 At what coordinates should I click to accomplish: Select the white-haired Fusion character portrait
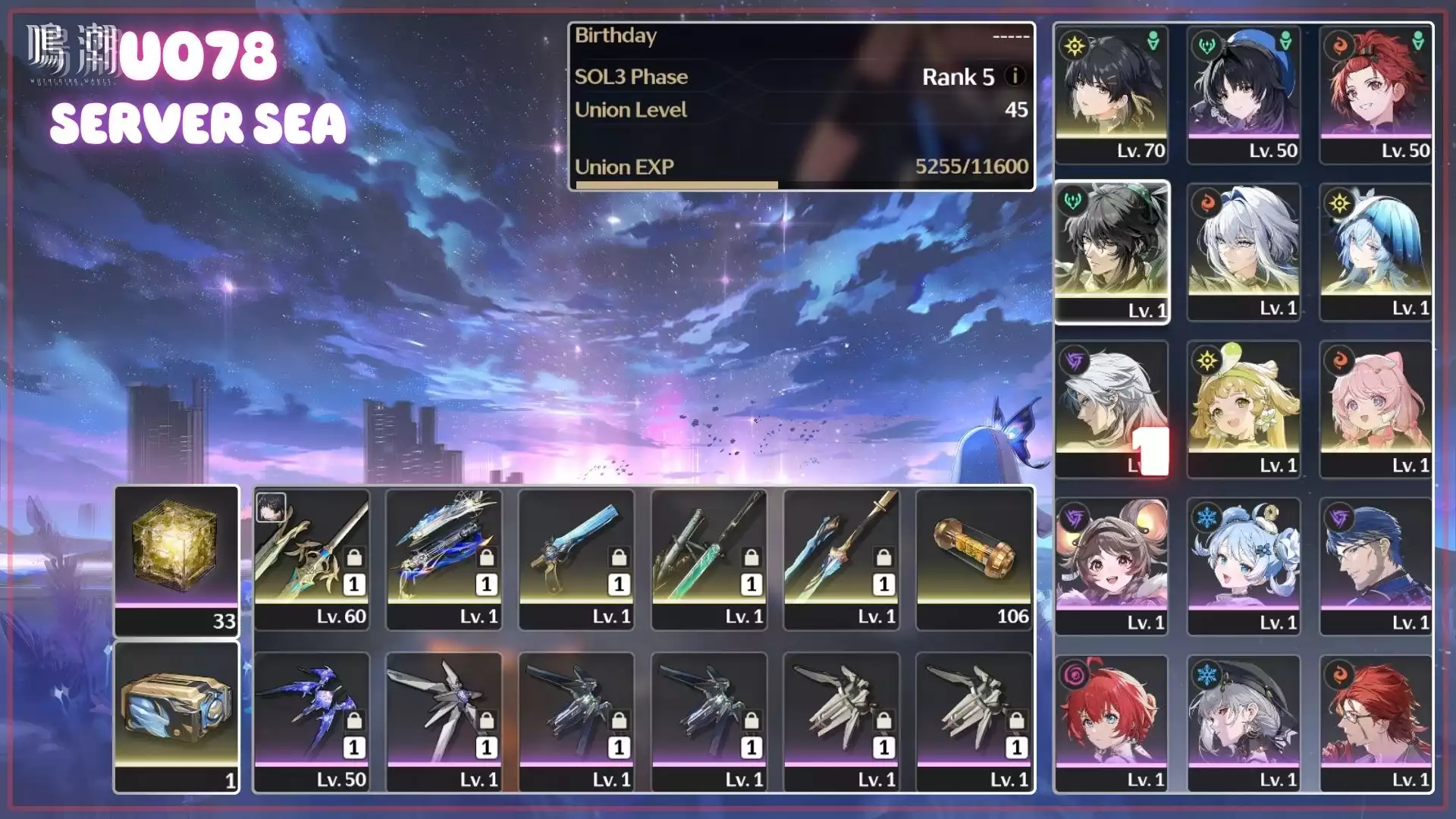pyautogui.click(x=1244, y=252)
